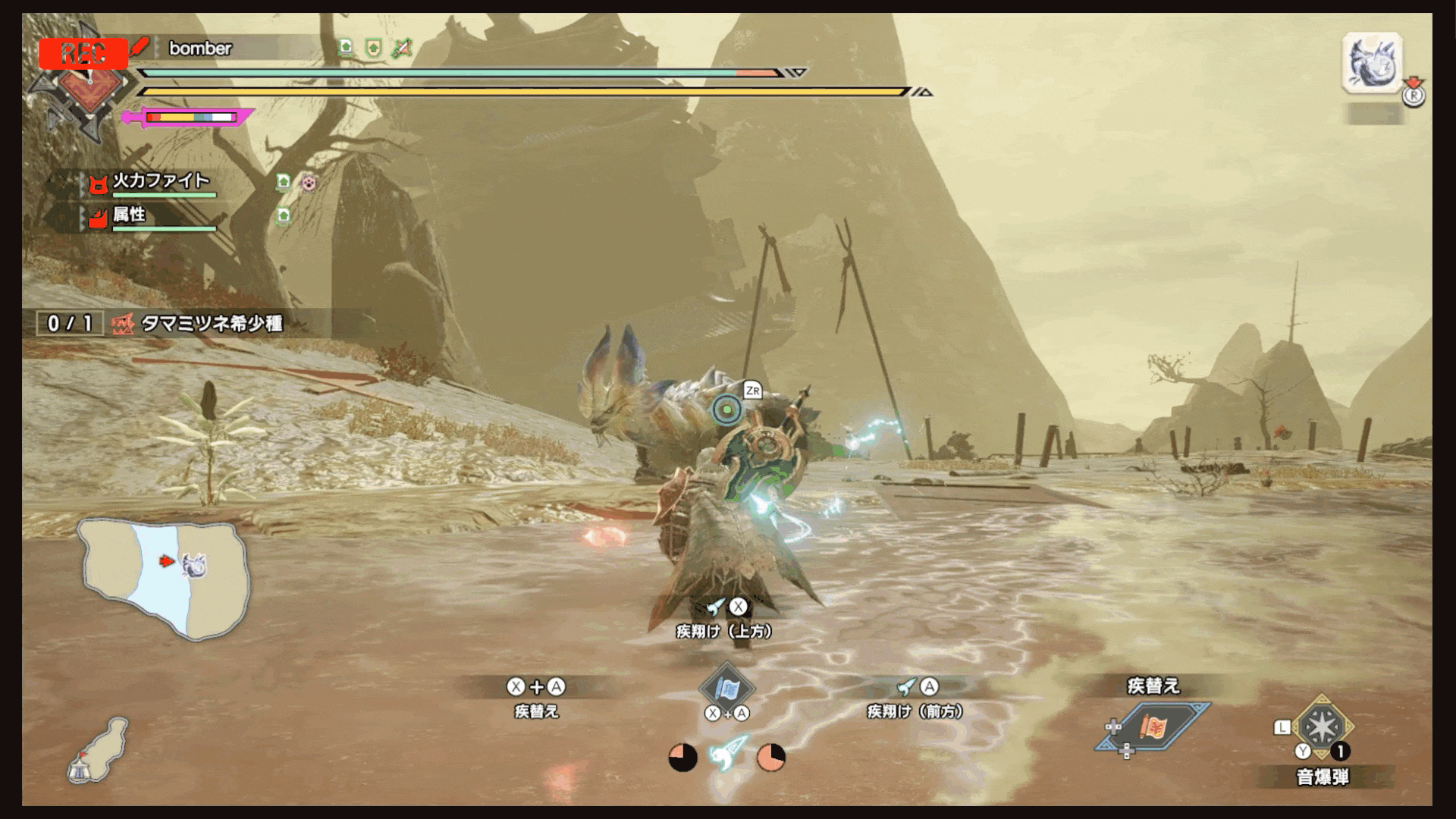The height and width of the screenshot is (819, 1456).
Task: Click the wirebug gauge icon
Action: pyautogui.click(x=727, y=754)
